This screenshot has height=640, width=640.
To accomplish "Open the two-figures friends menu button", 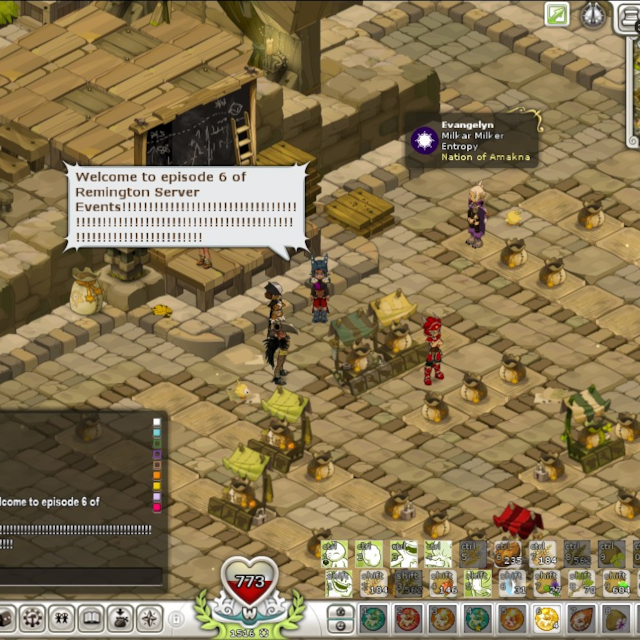I will pos(62,618).
